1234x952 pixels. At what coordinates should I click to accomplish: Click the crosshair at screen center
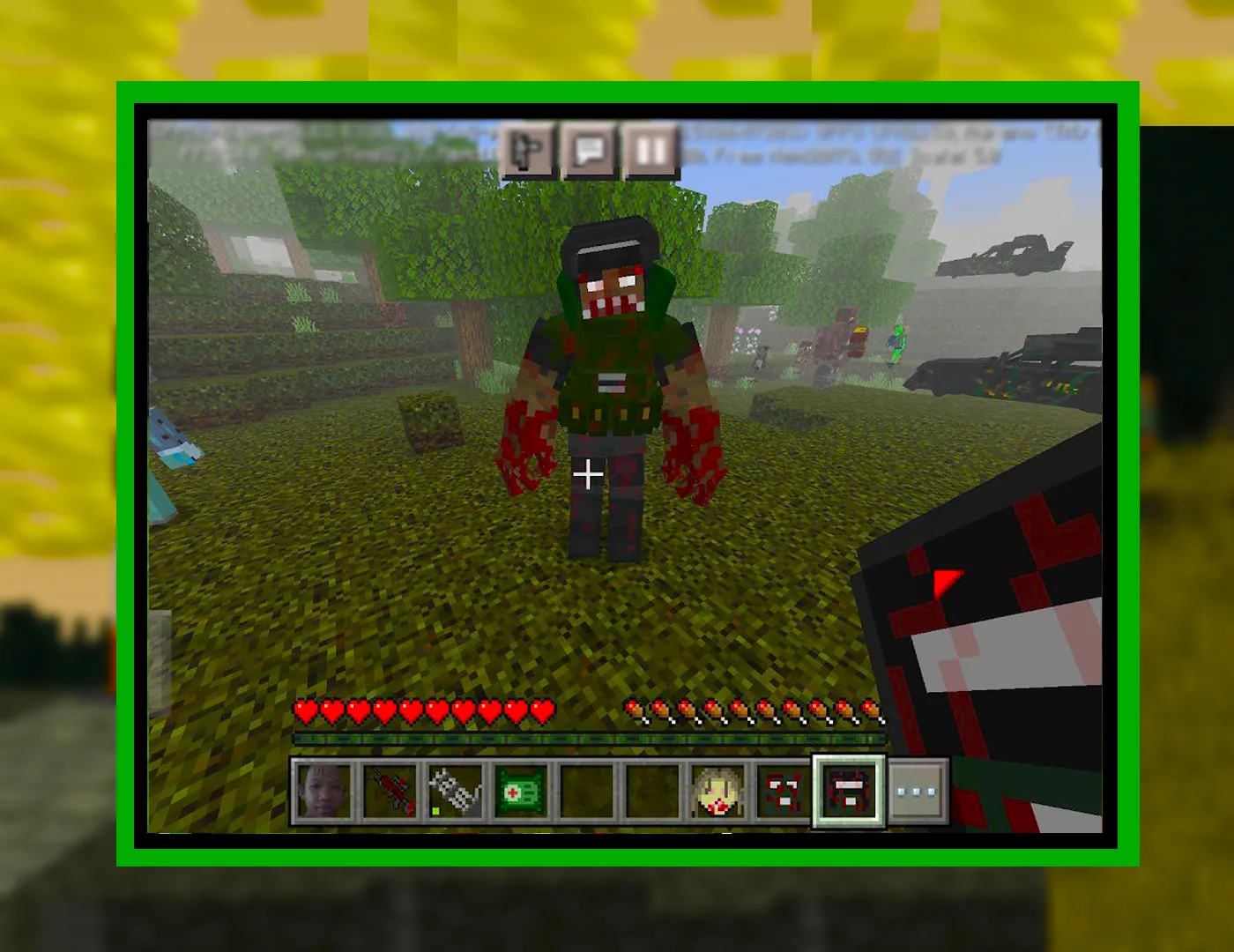588,476
